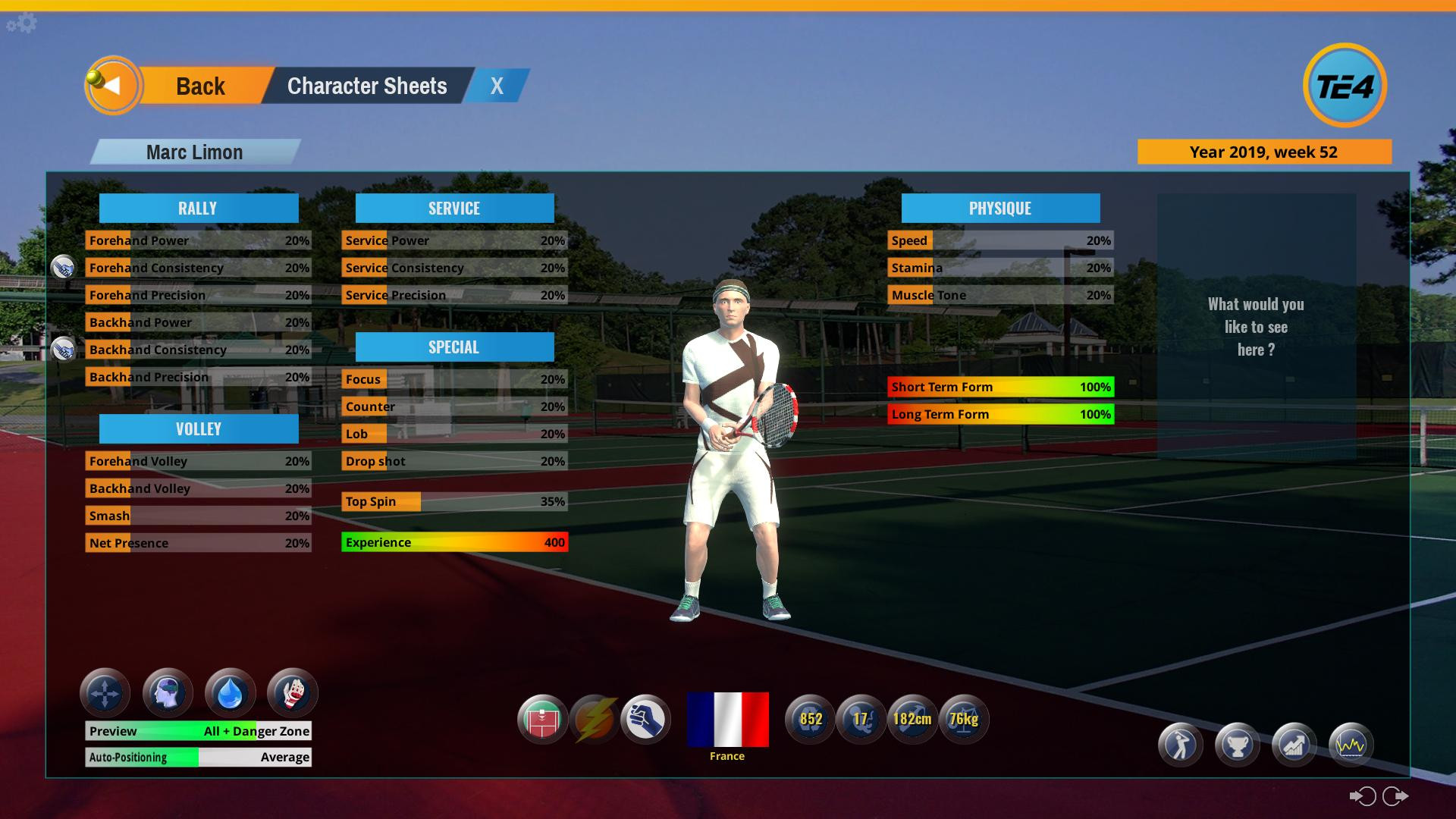Screen dimensions: 1456x819
Task: Select the brain mental attributes icon
Action: pyautogui.click(x=167, y=692)
